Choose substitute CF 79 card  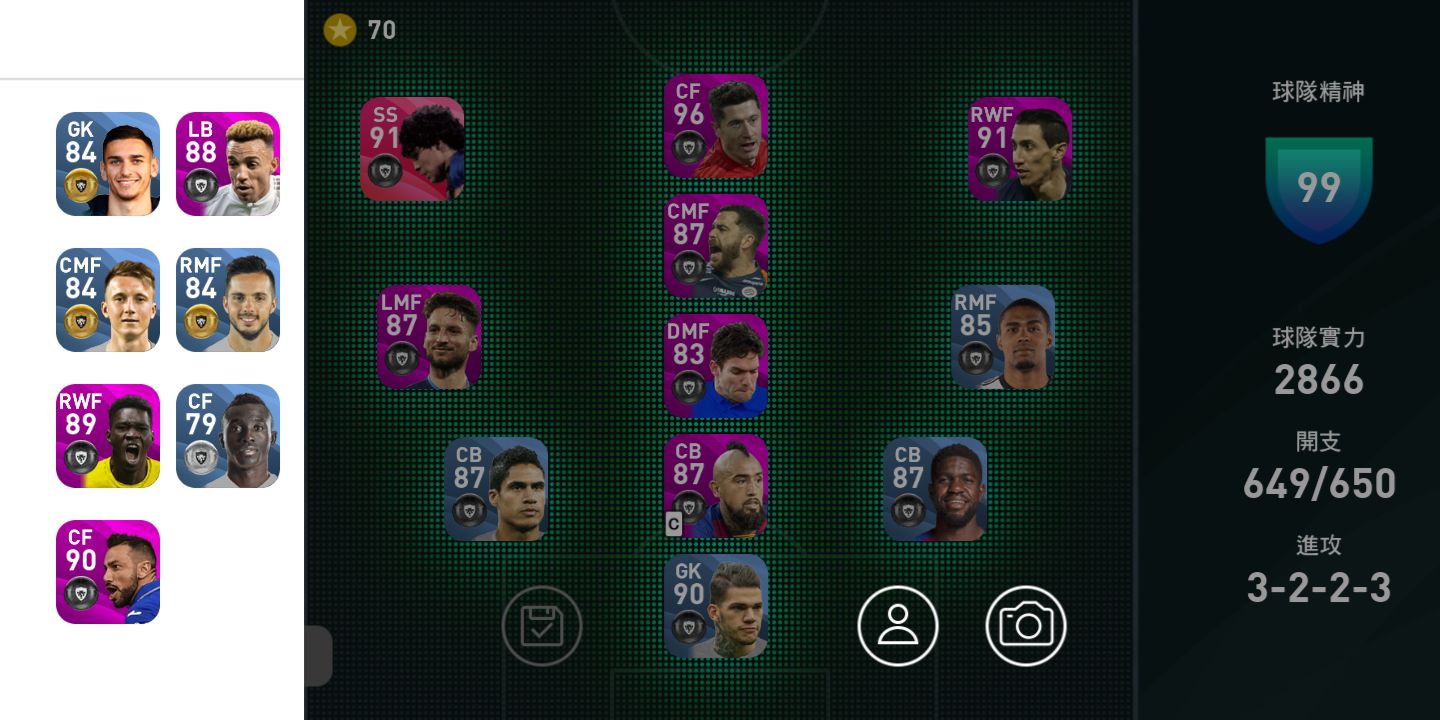(228, 436)
